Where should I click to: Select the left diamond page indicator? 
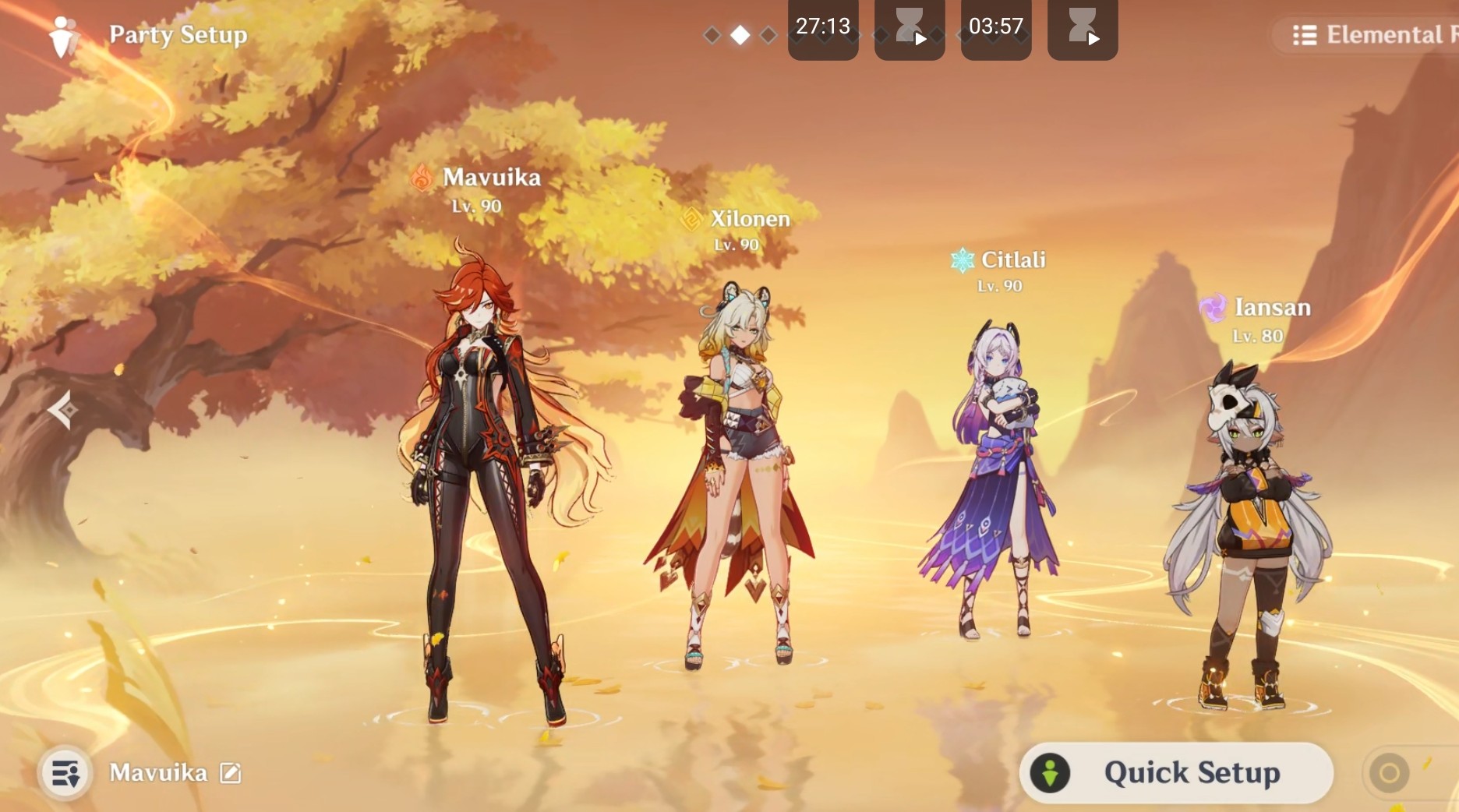[711, 34]
